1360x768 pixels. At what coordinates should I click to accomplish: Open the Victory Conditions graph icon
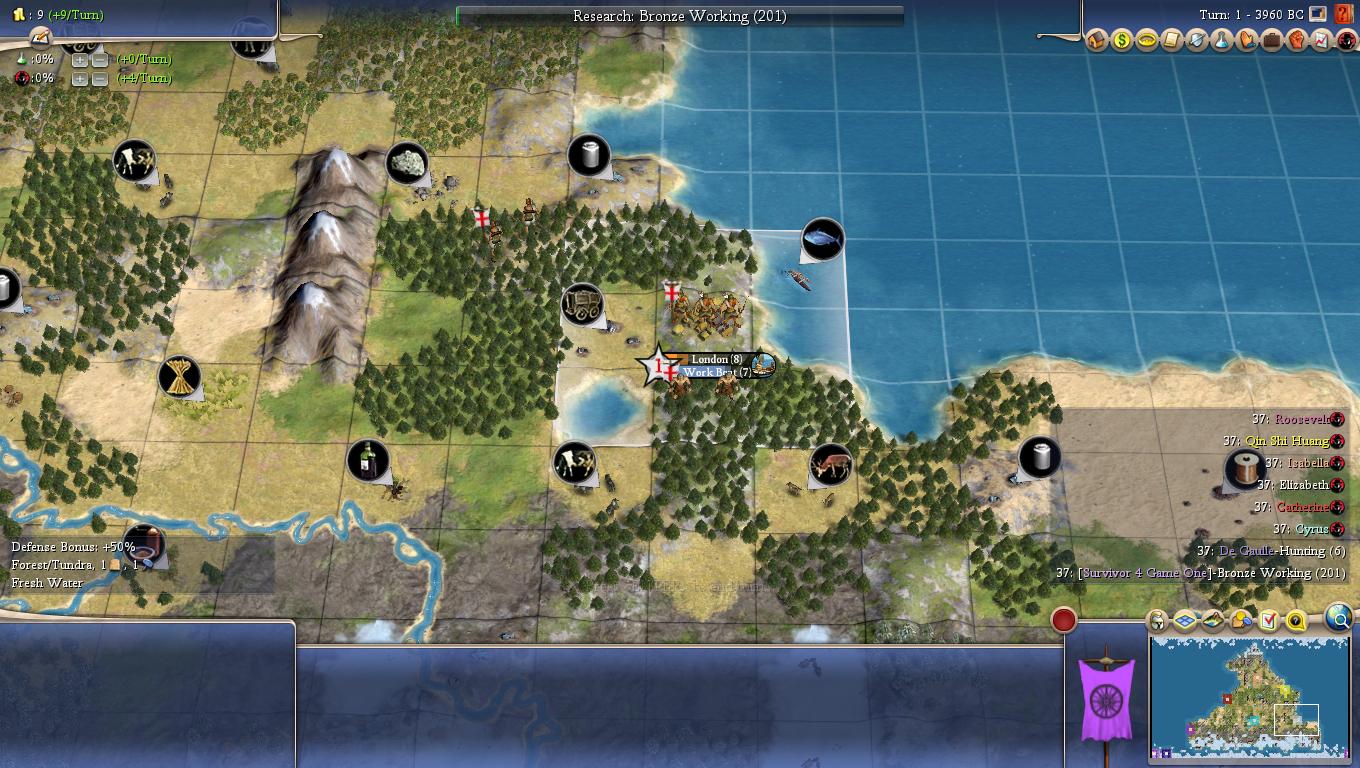point(1322,41)
